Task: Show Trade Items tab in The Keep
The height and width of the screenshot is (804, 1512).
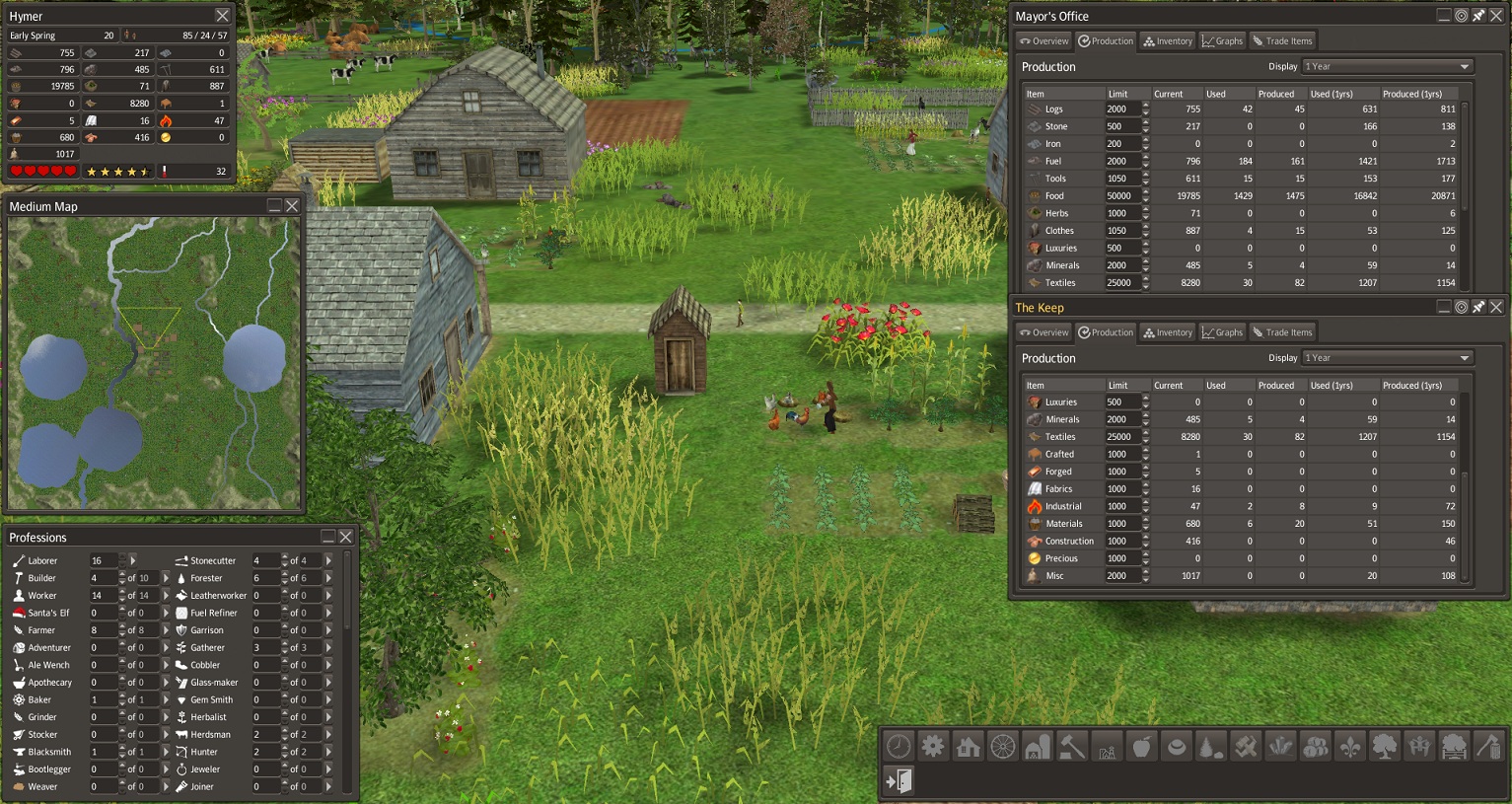Action: (x=1282, y=332)
